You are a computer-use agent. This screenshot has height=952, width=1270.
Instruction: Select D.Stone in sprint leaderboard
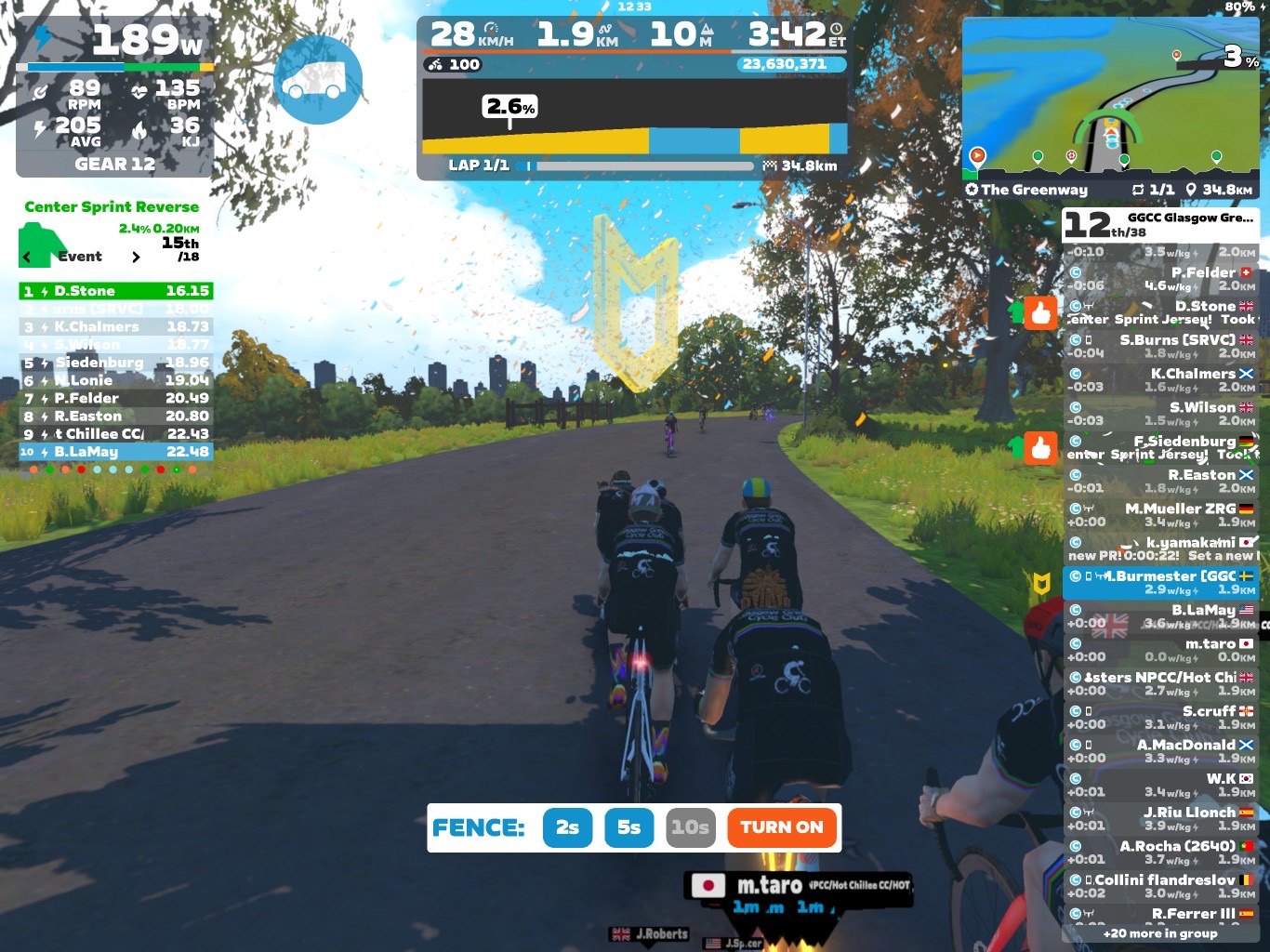pos(115,291)
